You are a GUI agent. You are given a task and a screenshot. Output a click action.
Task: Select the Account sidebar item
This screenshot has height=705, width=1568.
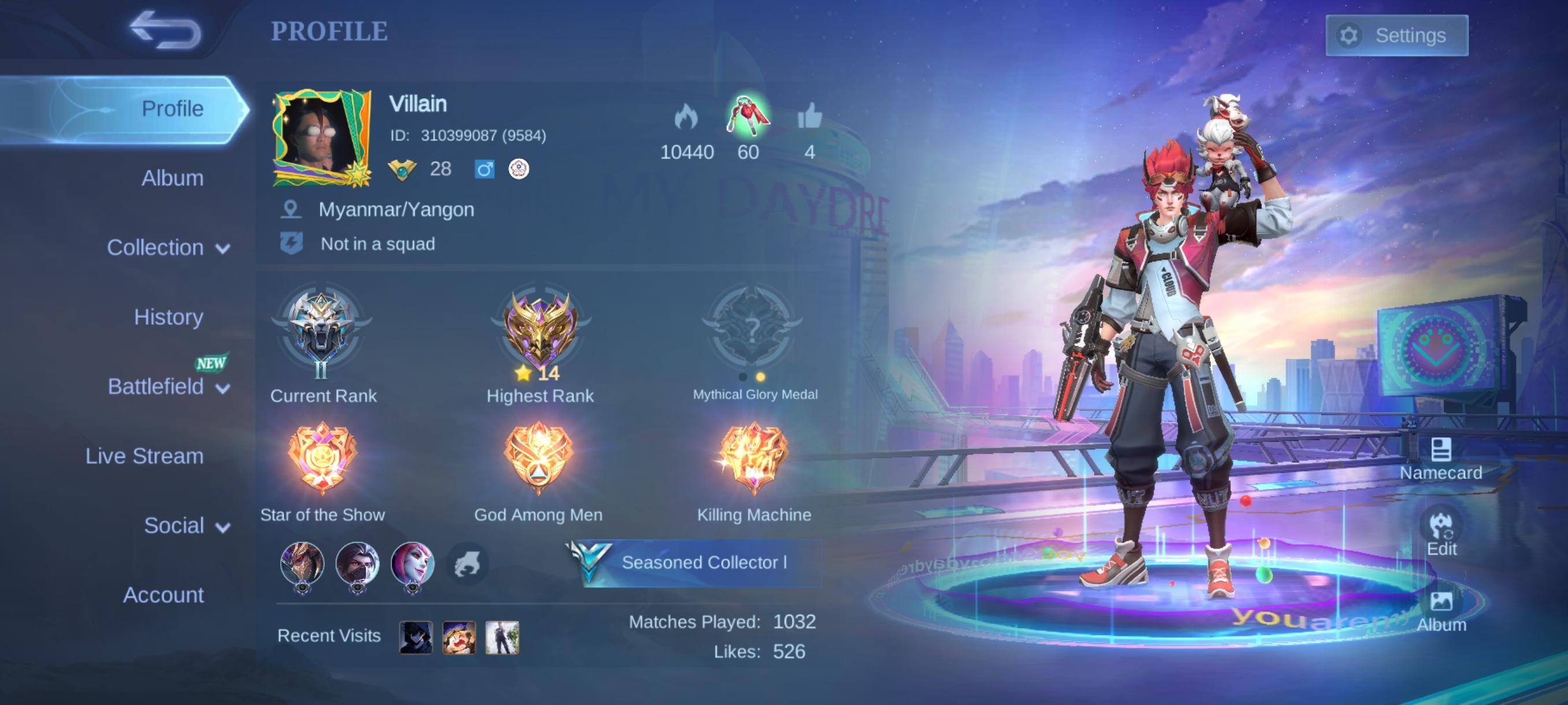[x=164, y=596]
